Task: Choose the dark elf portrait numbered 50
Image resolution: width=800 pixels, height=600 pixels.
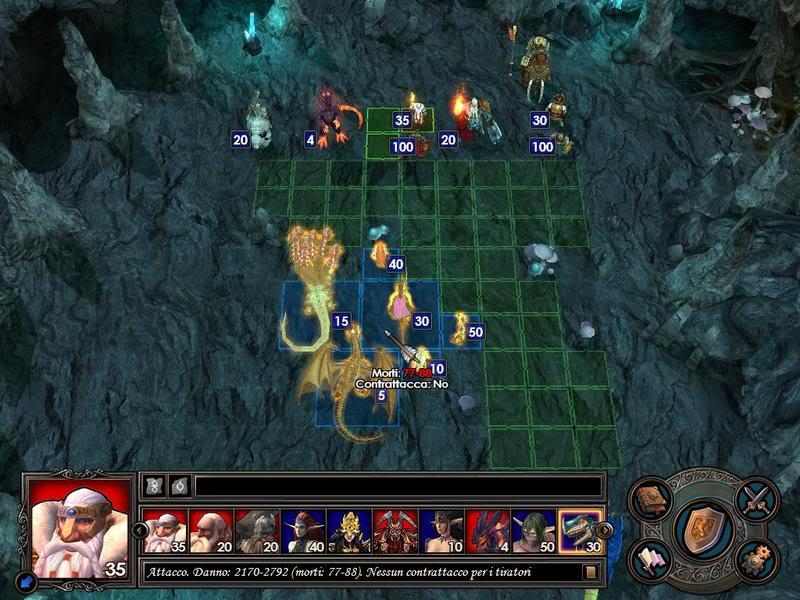Action: [x=533, y=531]
